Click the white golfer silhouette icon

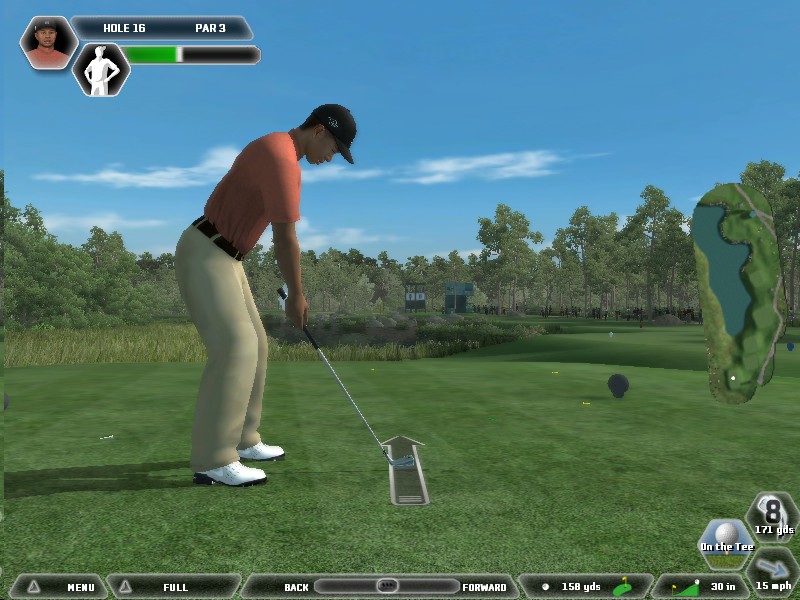pyautogui.click(x=101, y=69)
